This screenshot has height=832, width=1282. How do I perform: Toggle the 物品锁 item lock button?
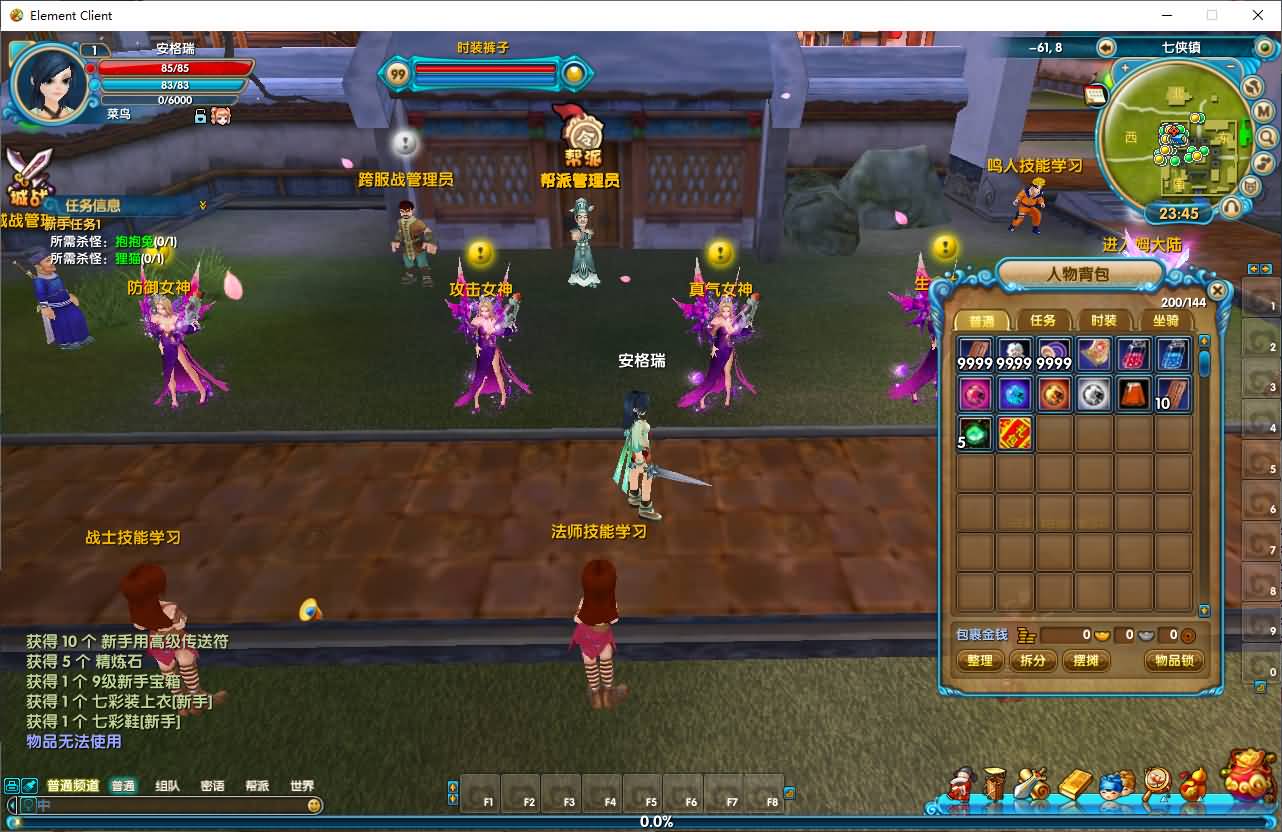[x=1173, y=661]
